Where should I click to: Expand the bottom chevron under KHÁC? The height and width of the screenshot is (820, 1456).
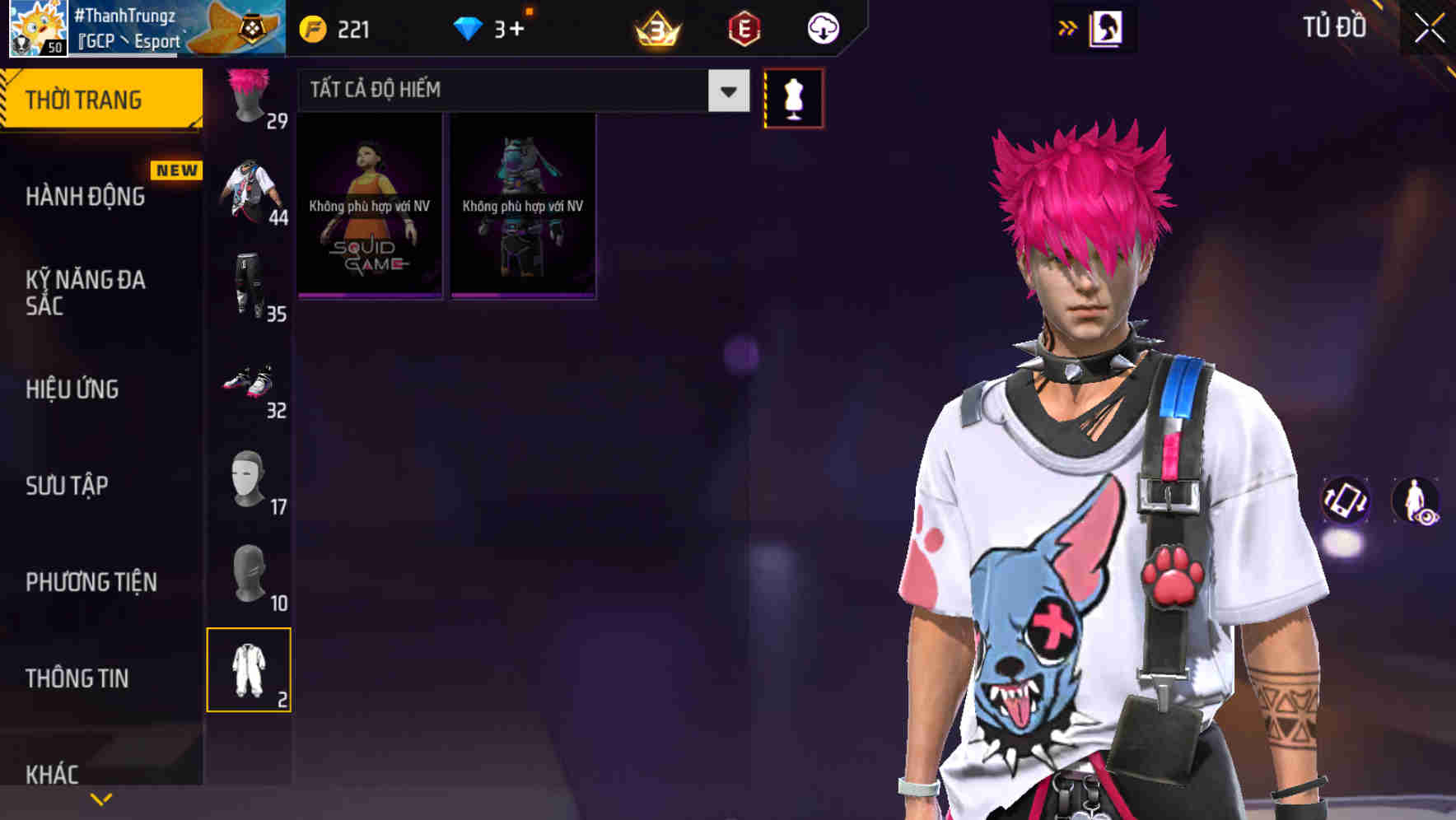click(x=101, y=797)
